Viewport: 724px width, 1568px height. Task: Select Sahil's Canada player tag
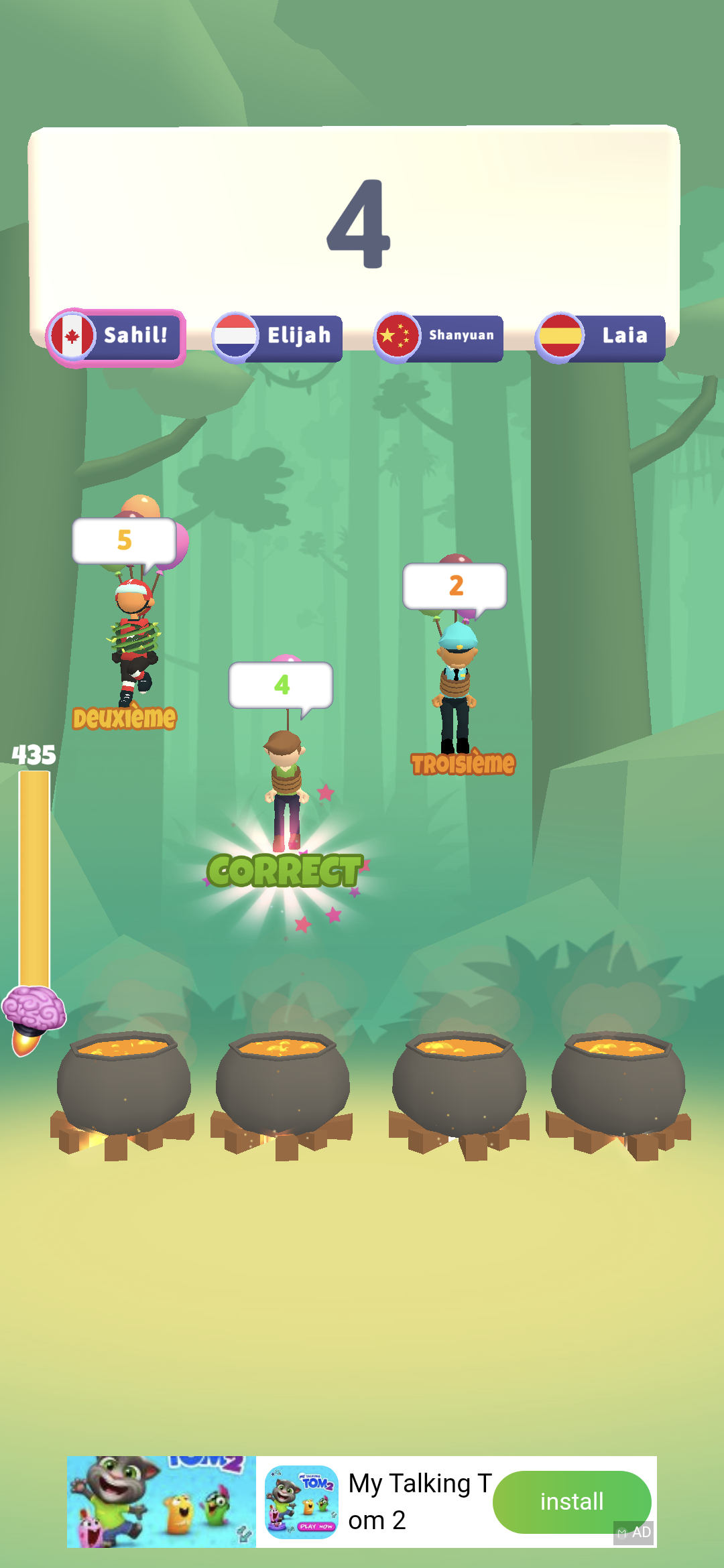[116, 337]
